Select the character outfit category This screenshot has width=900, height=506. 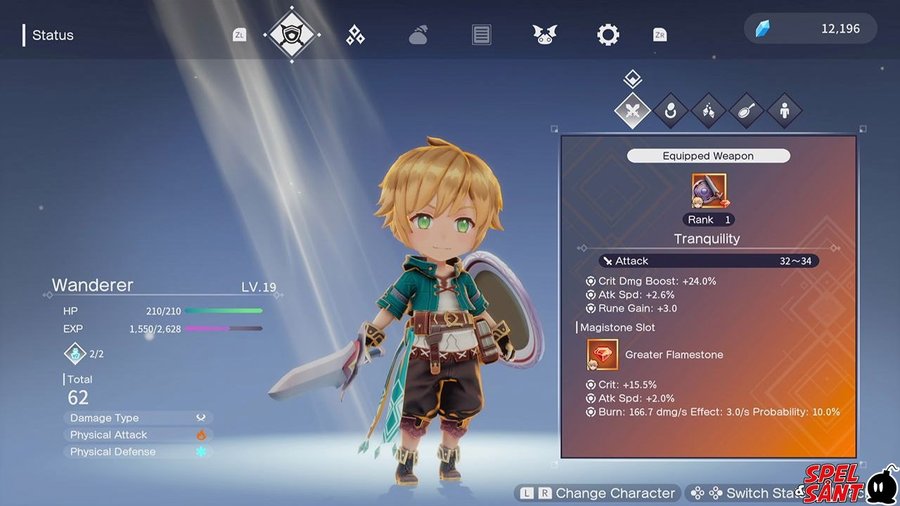click(783, 110)
